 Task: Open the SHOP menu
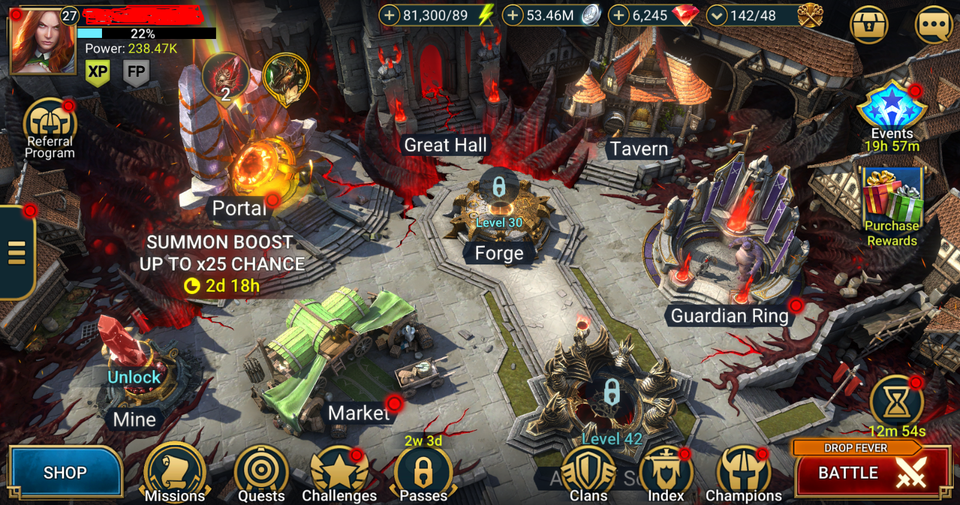[65, 472]
